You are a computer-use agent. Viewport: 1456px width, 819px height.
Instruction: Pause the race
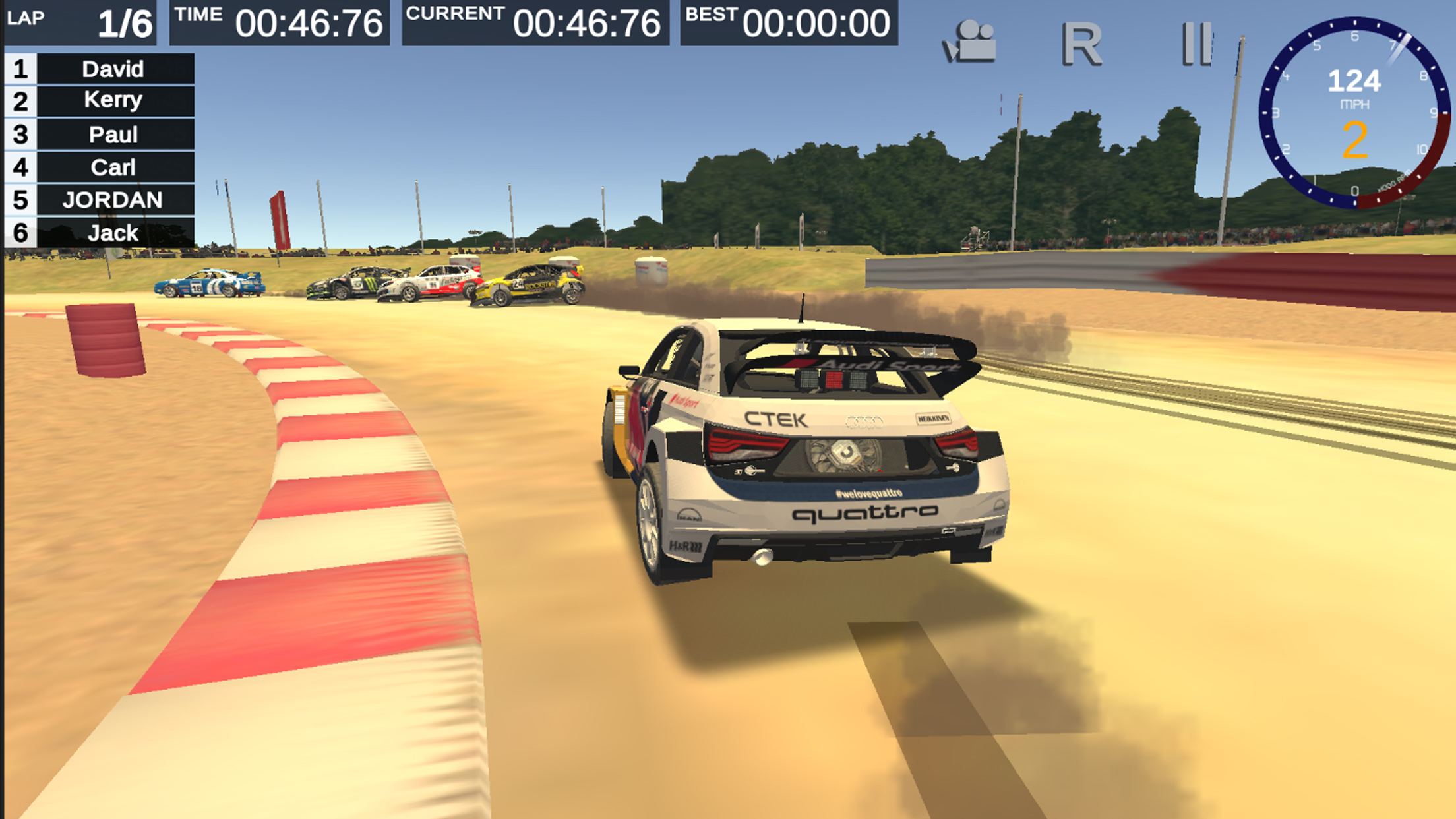pos(1196,44)
